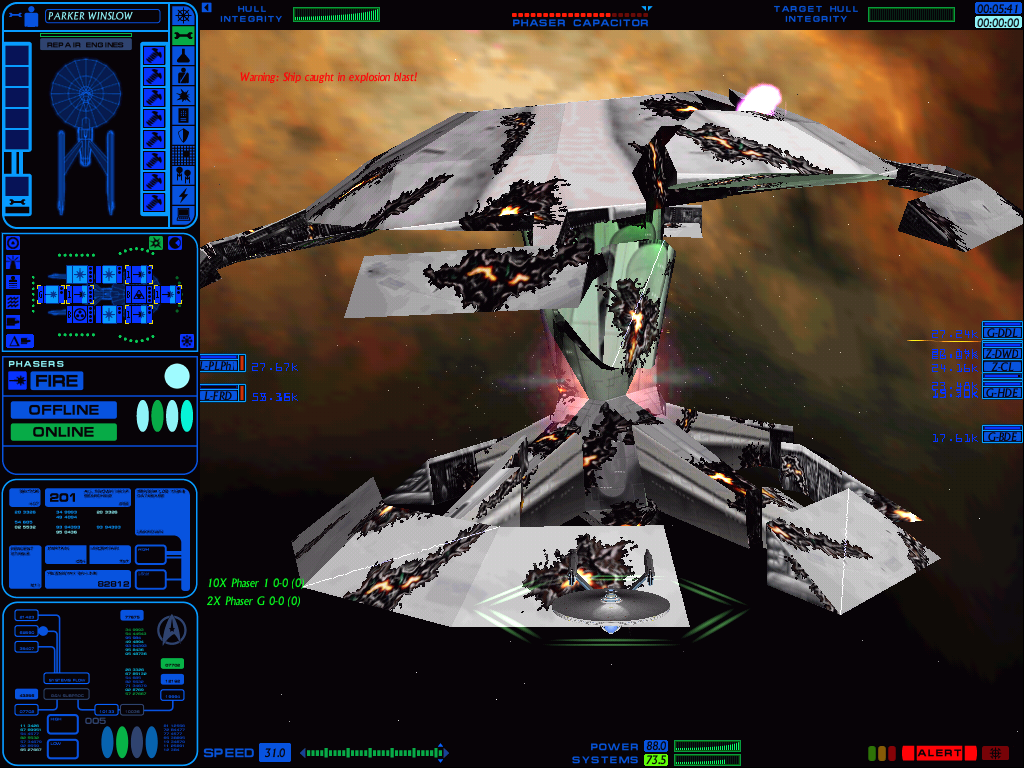Click the arrow at top-left of view
1024x768 pixels.
(206, 7)
